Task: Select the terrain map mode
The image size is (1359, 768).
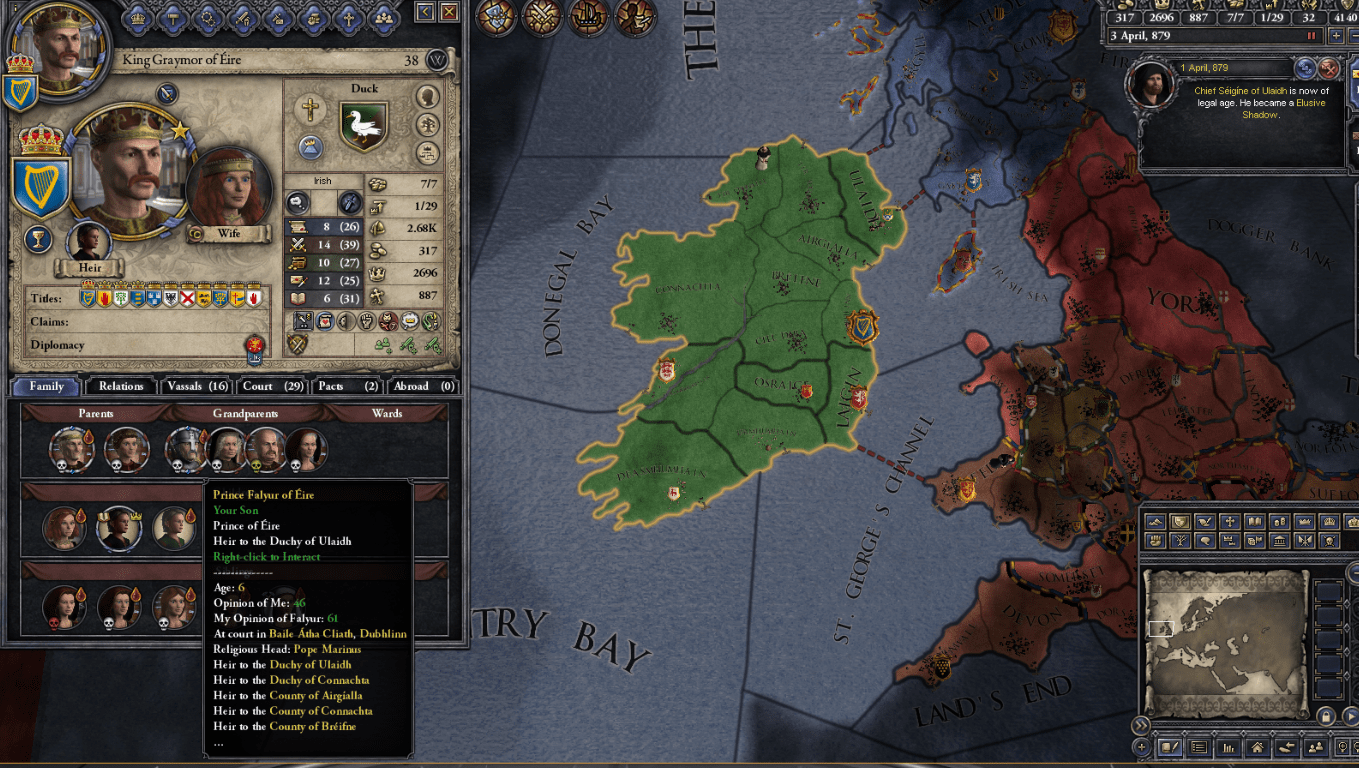Action: [1155, 521]
